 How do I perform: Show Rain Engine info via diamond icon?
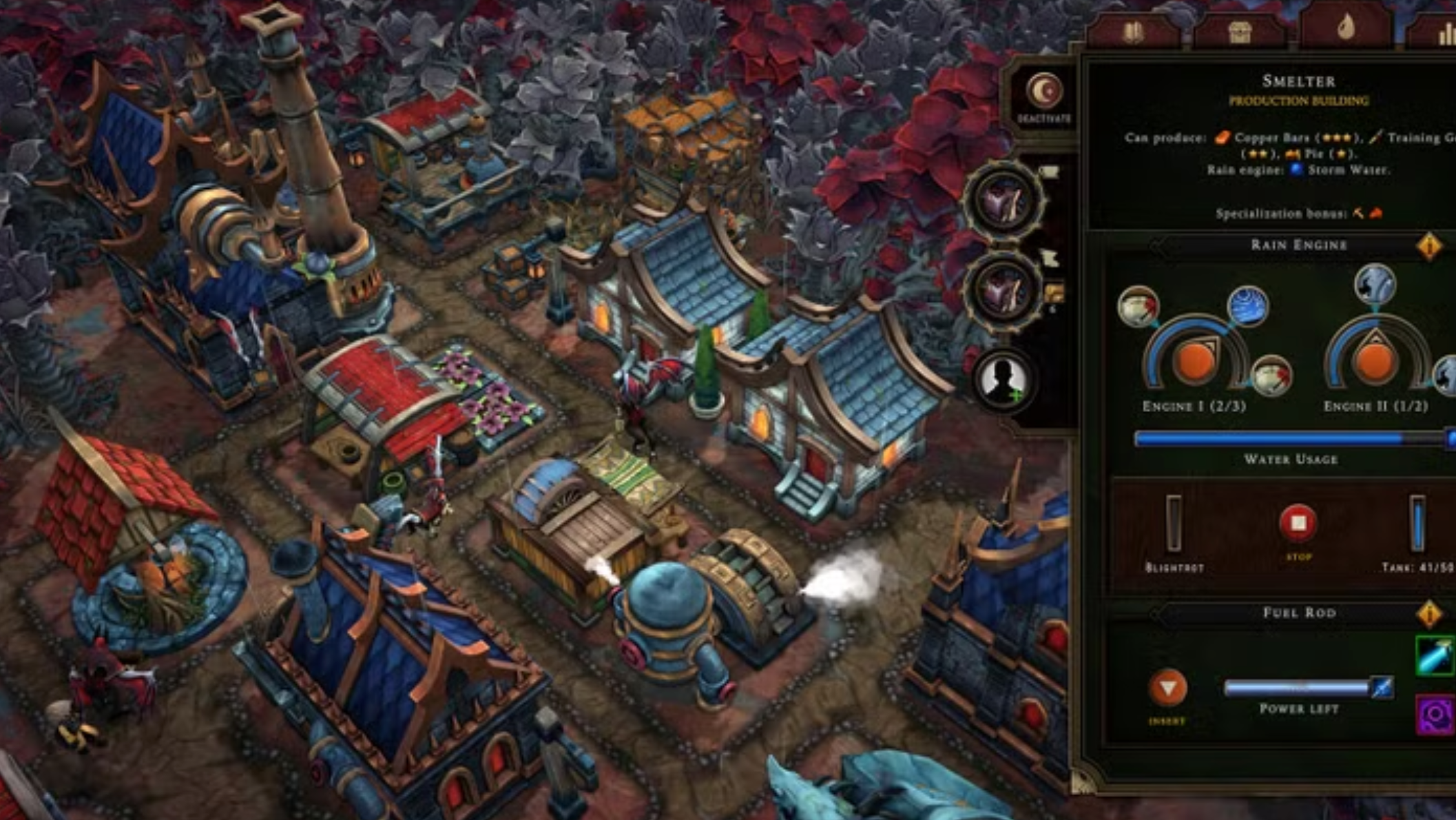click(1429, 245)
